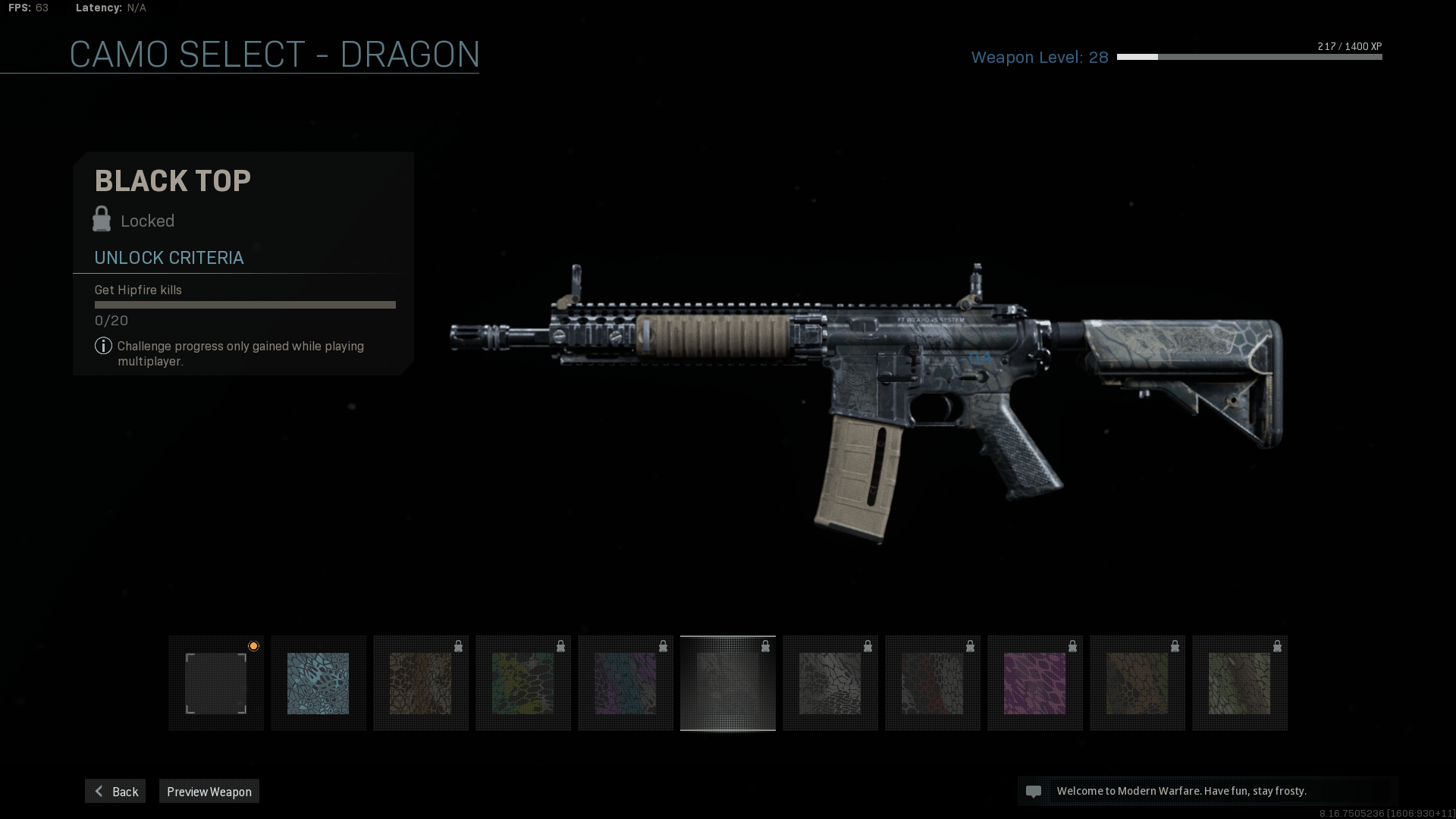The height and width of the screenshot is (819, 1456).
Task: Open the chat message box
Action: click(x=1206, y=791)
